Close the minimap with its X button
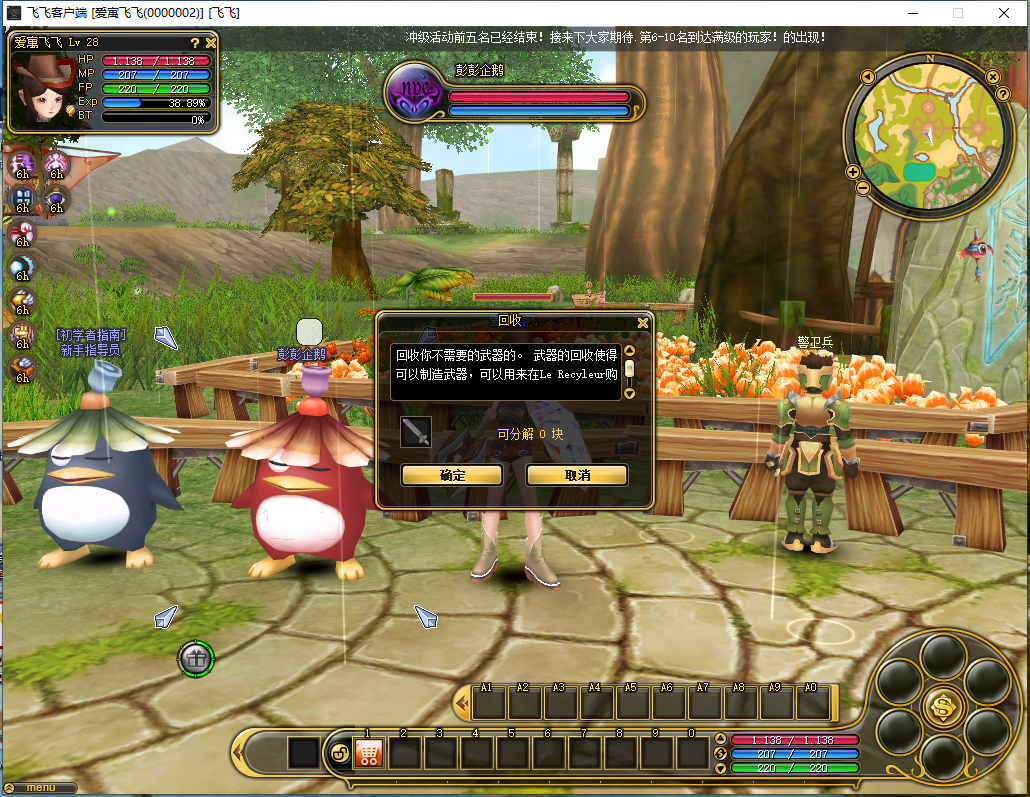1030x797 pixels. [x=992, y=76]
